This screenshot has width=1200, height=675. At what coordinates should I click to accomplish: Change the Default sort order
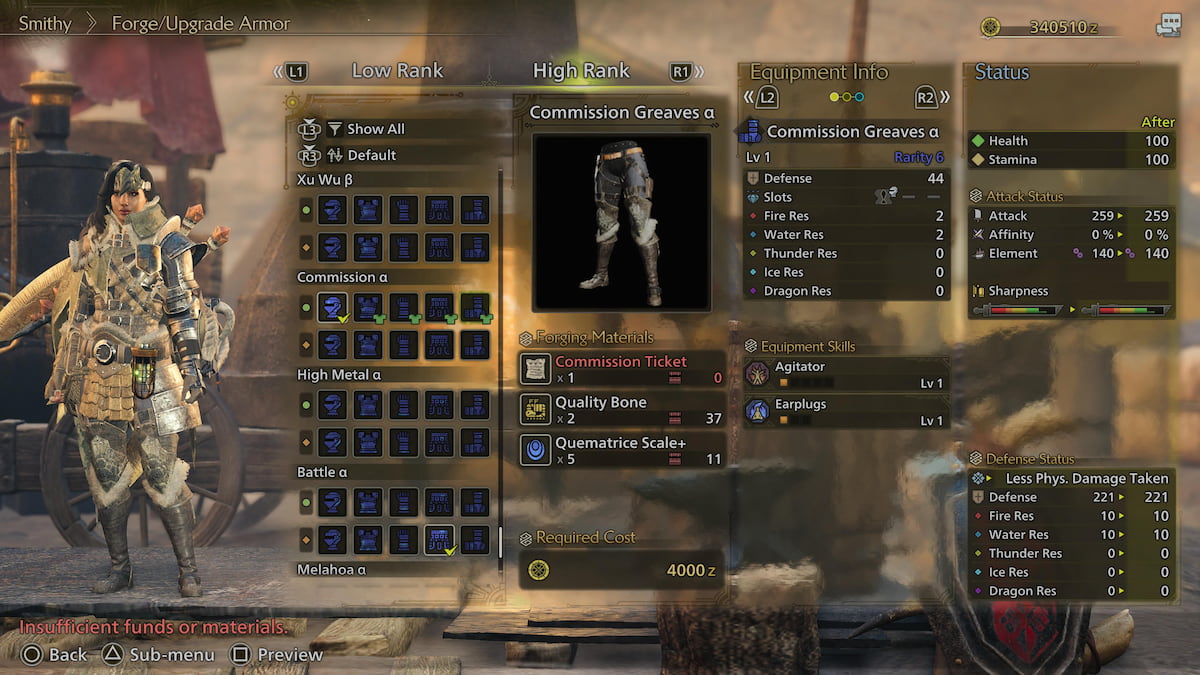point(371,155)
